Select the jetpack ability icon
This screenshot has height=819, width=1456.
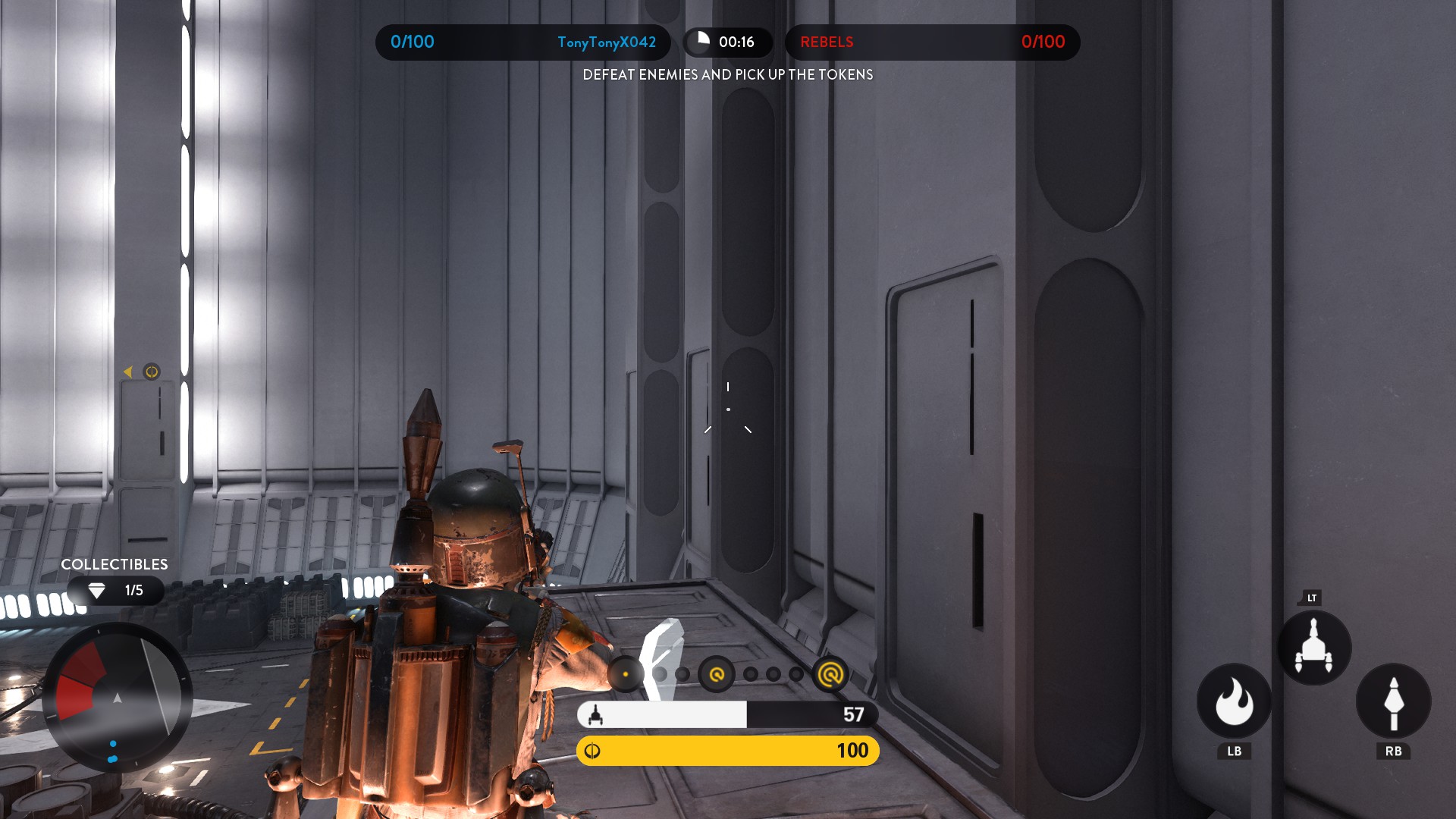click(1314, 648)
